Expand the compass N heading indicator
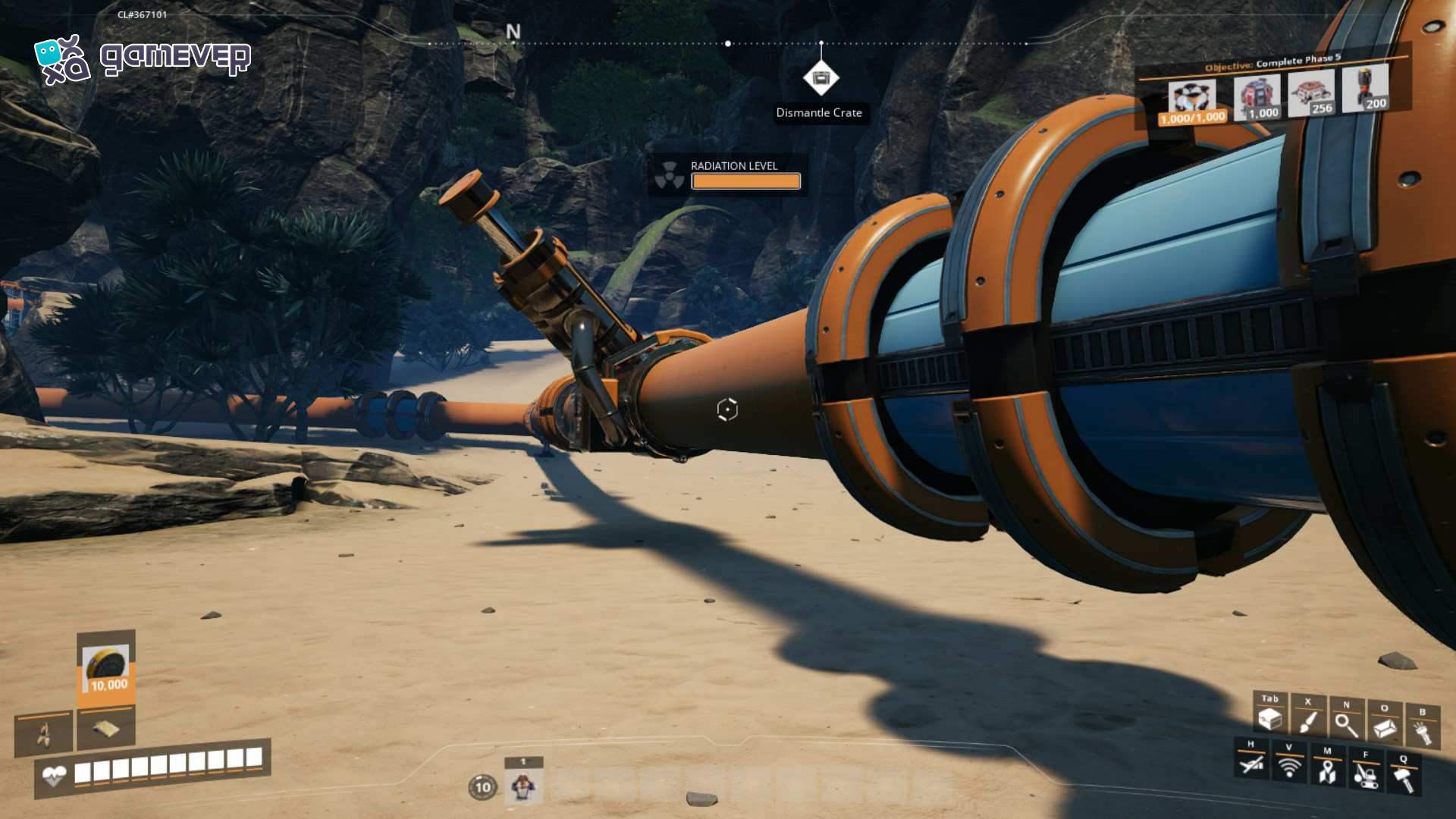This screenshot has width=1456, height=819. click(x=514, y=32)
